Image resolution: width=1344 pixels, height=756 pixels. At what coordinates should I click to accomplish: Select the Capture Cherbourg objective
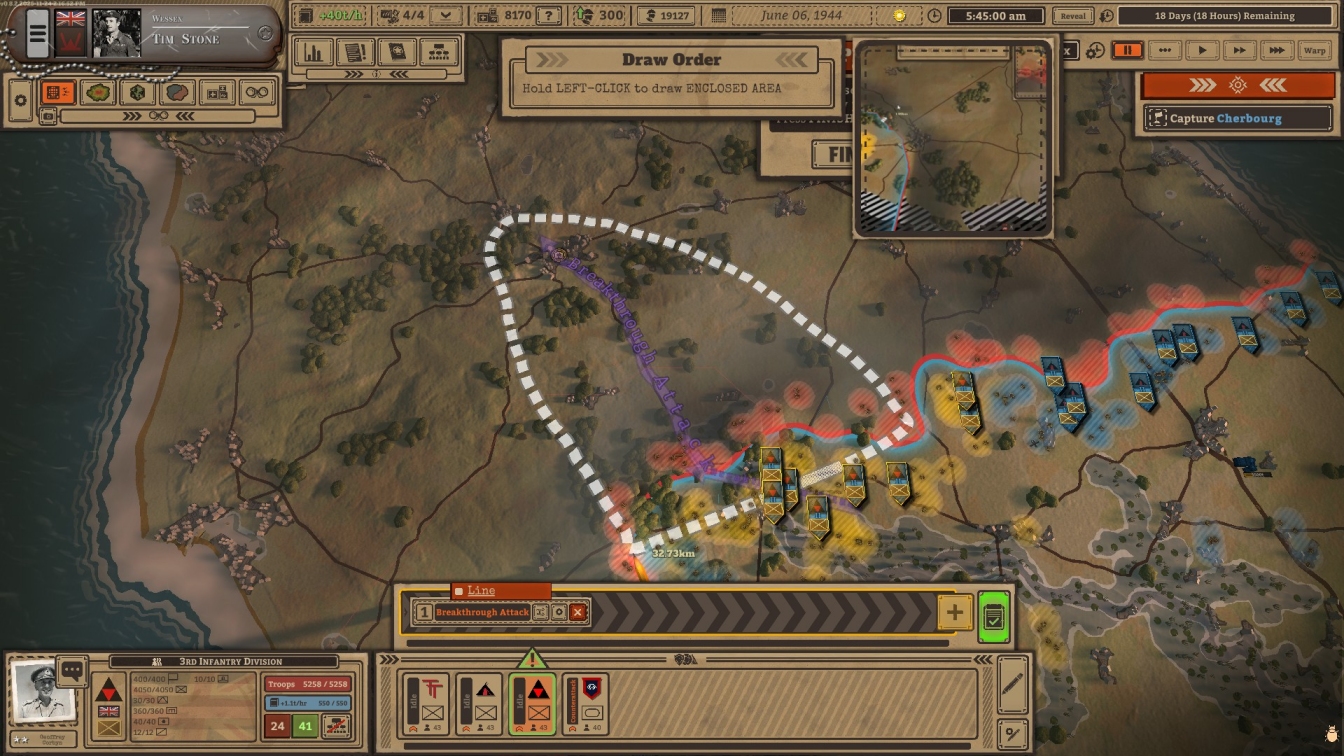(1238, 118)
